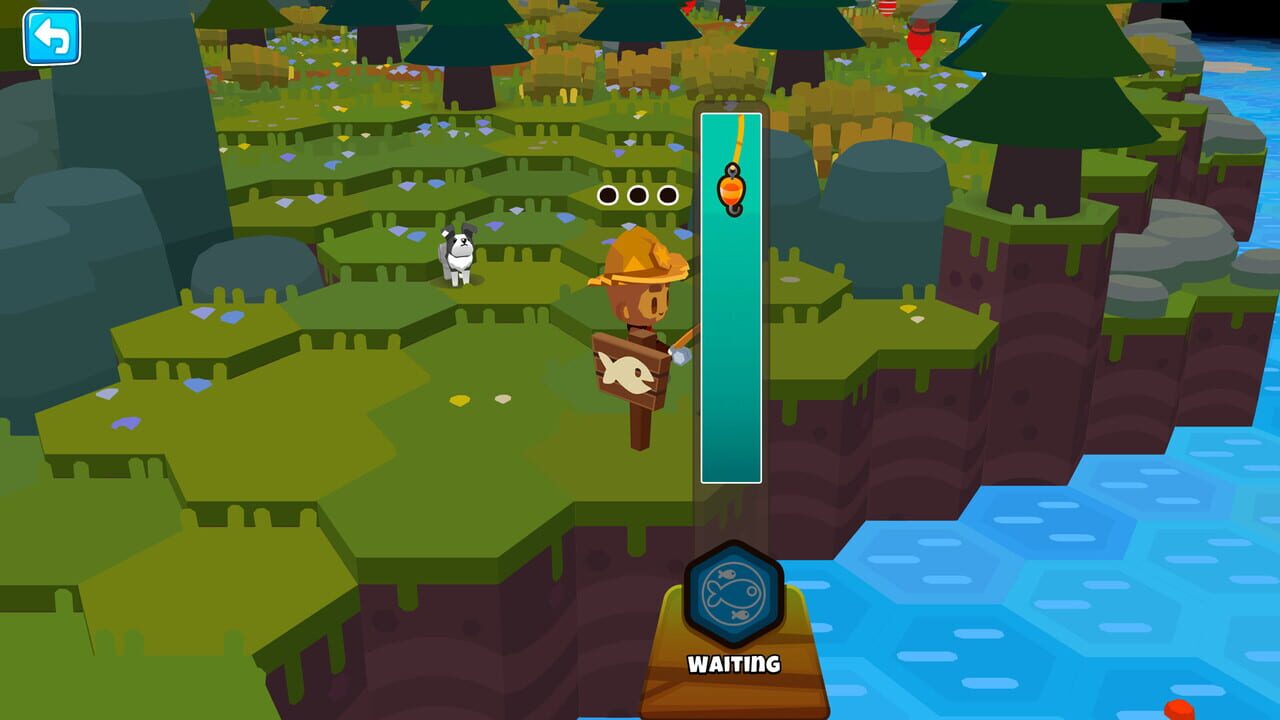Click the middle dot of the thinking bubble
Image resolution: width=1280 pixels, height=720 pixels.
(x=636, y=195)
